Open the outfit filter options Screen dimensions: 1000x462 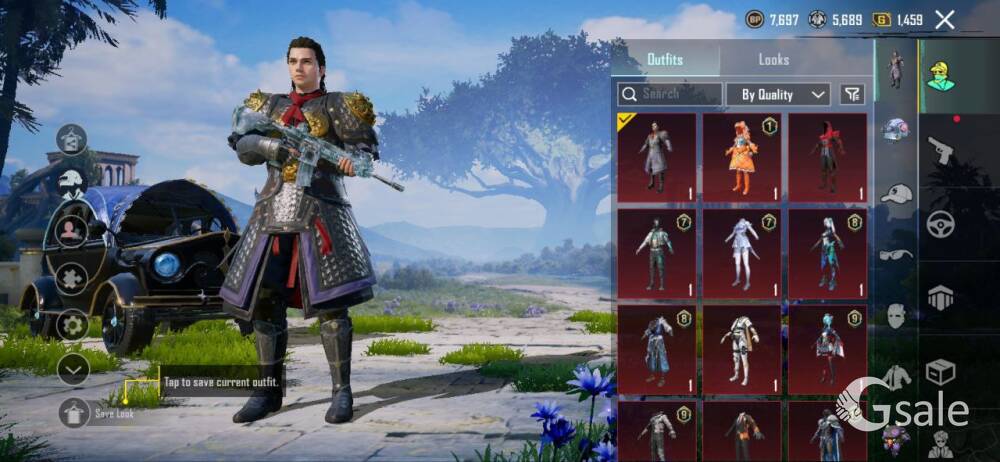pyautogui.click(x=852, y=94)
